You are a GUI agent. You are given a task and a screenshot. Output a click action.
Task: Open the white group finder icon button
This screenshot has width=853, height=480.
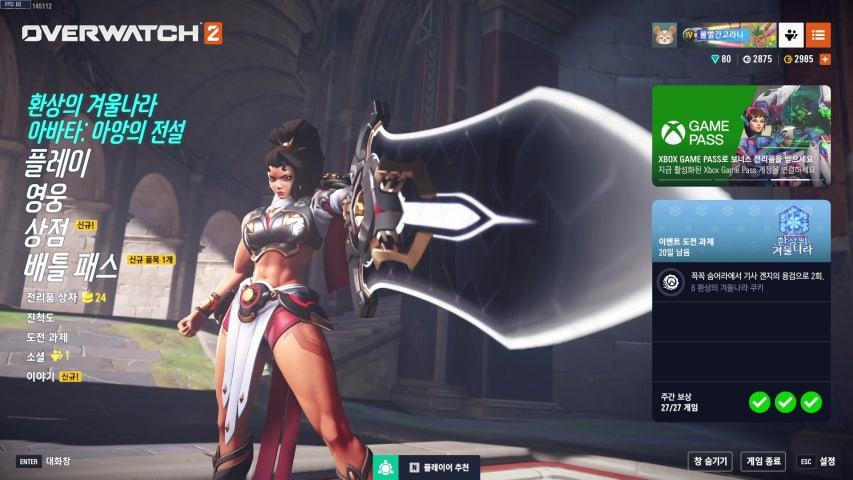[x=791, y=35]
